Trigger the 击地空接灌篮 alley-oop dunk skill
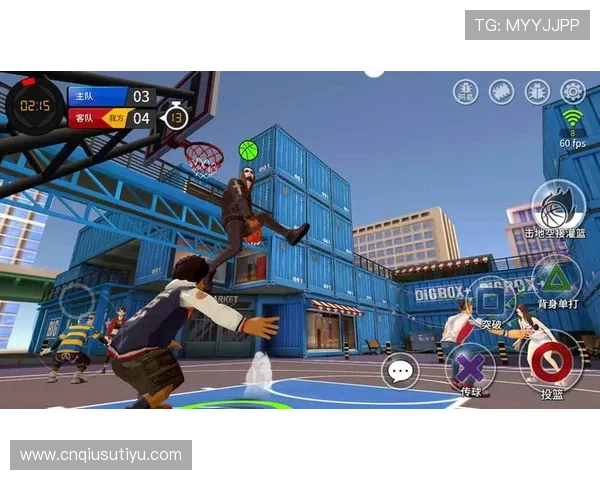Screen dimensions: 600x480 pyautogui.click(x=558, y=208)
